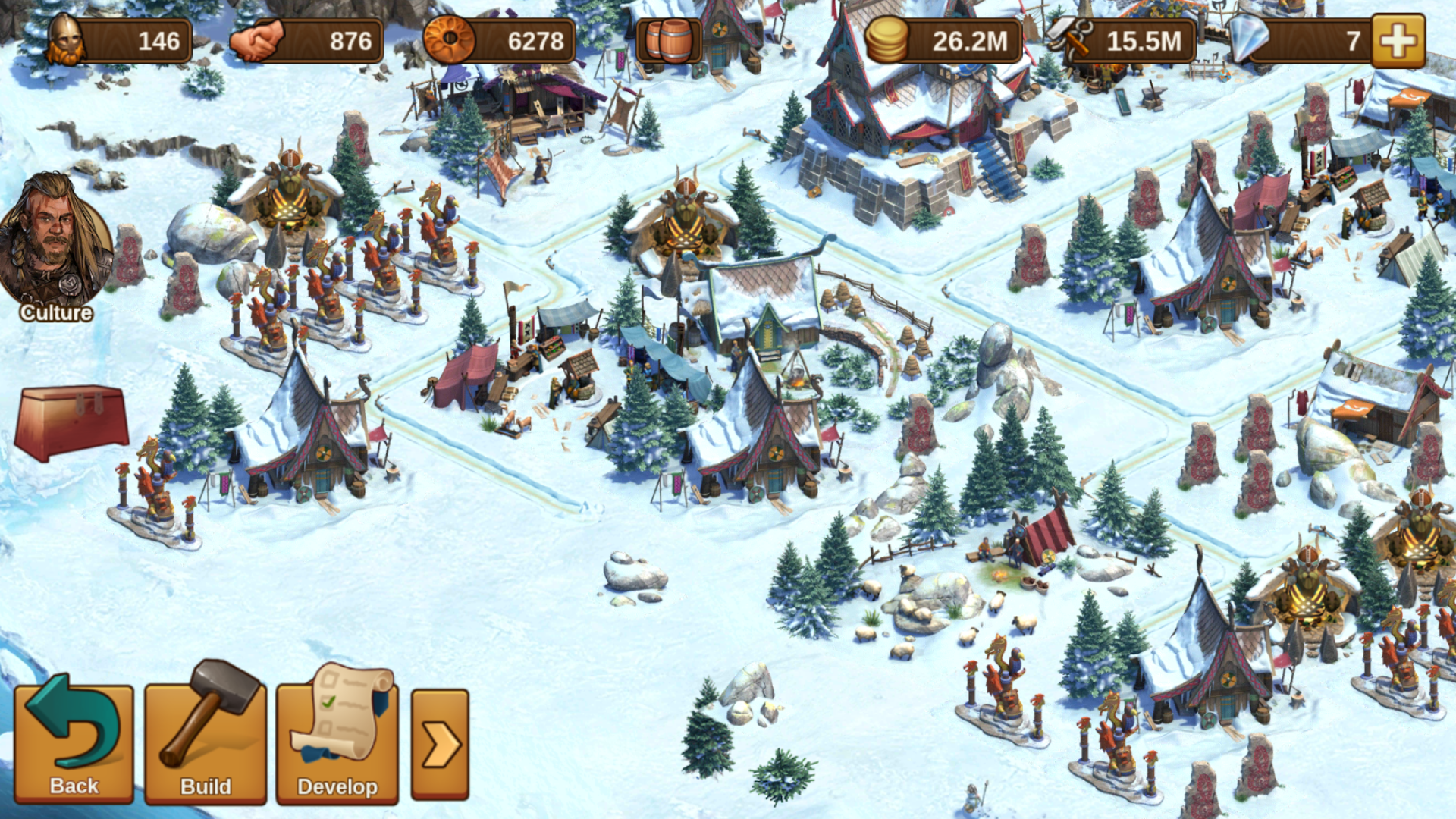Expand the menu with the arrow button
Viewport: 1456px width, 819px height.
[x=440, y=745]
